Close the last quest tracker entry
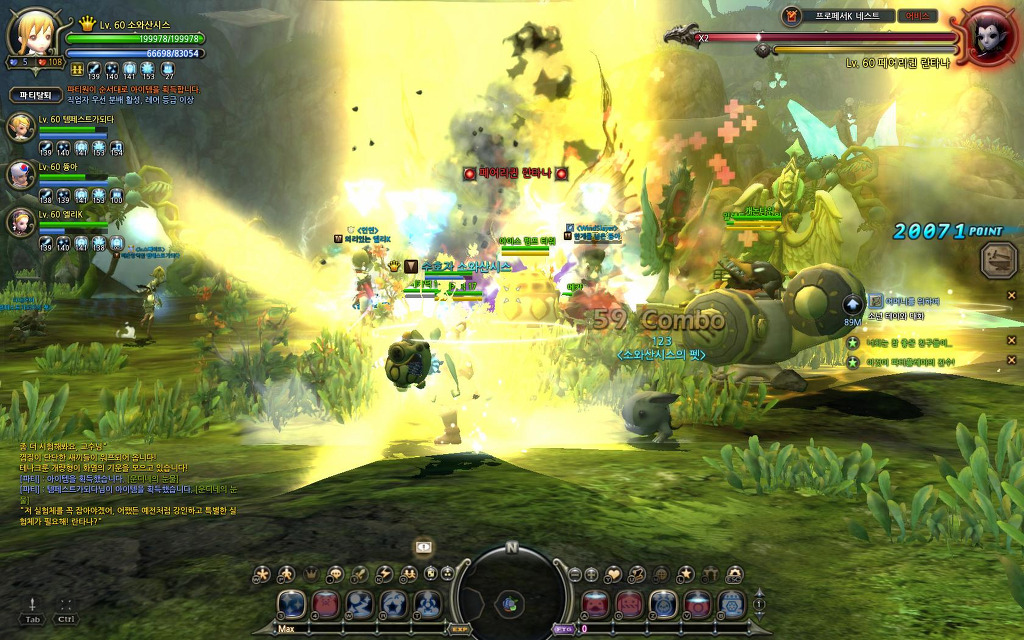Viewport: 1024px width, 640px height. pyautogui.click(x=1011, y=360)
